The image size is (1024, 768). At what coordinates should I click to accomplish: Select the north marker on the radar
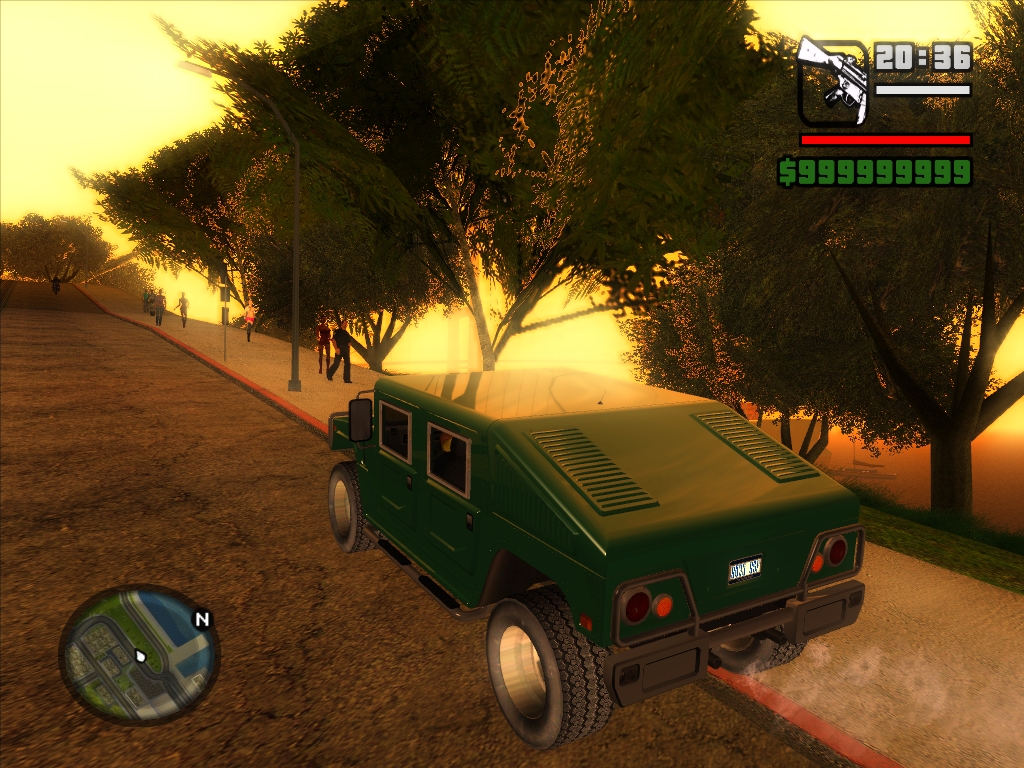pos(203,620)
